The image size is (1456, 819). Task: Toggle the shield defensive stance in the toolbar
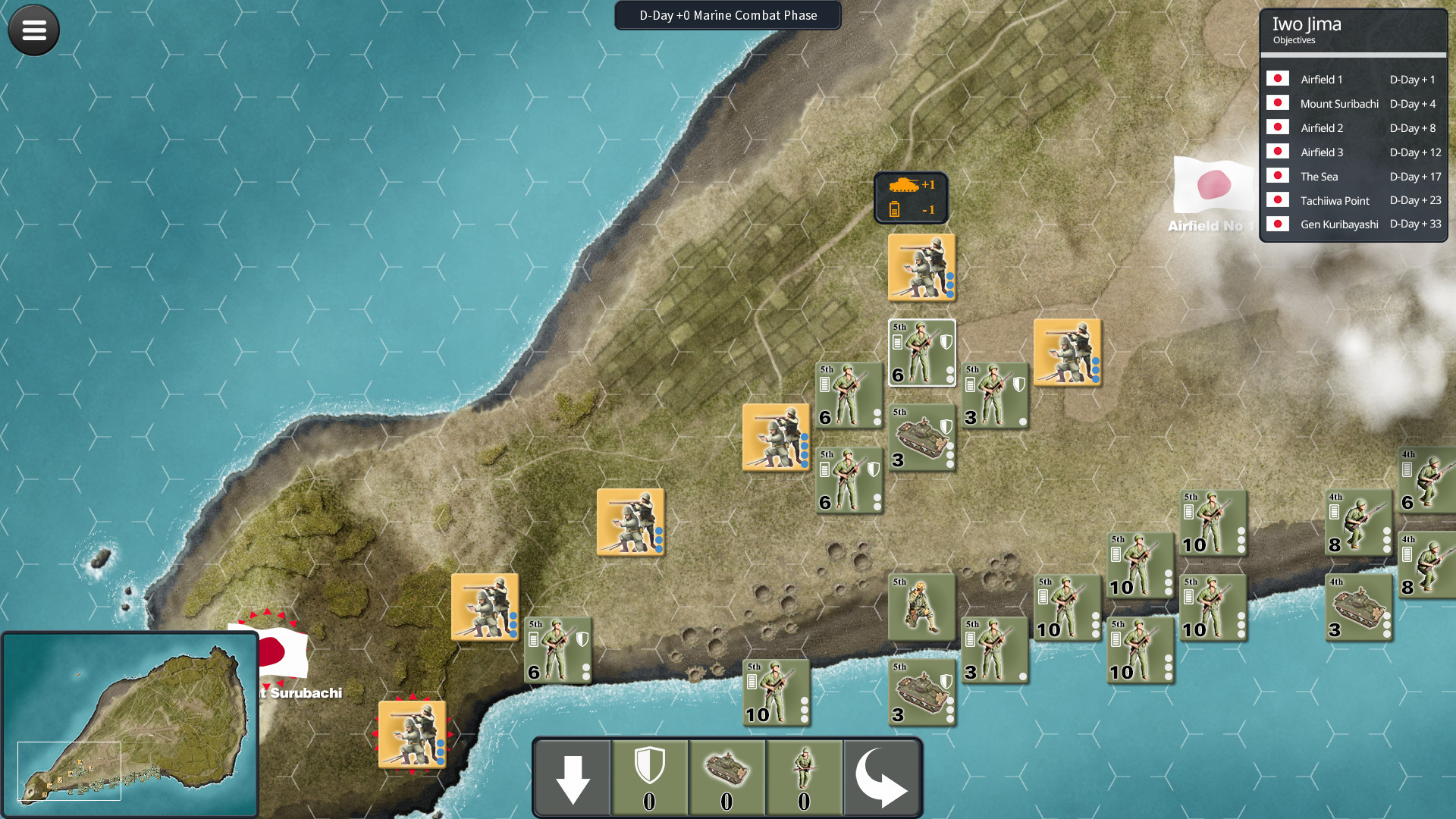click(648, 777)
